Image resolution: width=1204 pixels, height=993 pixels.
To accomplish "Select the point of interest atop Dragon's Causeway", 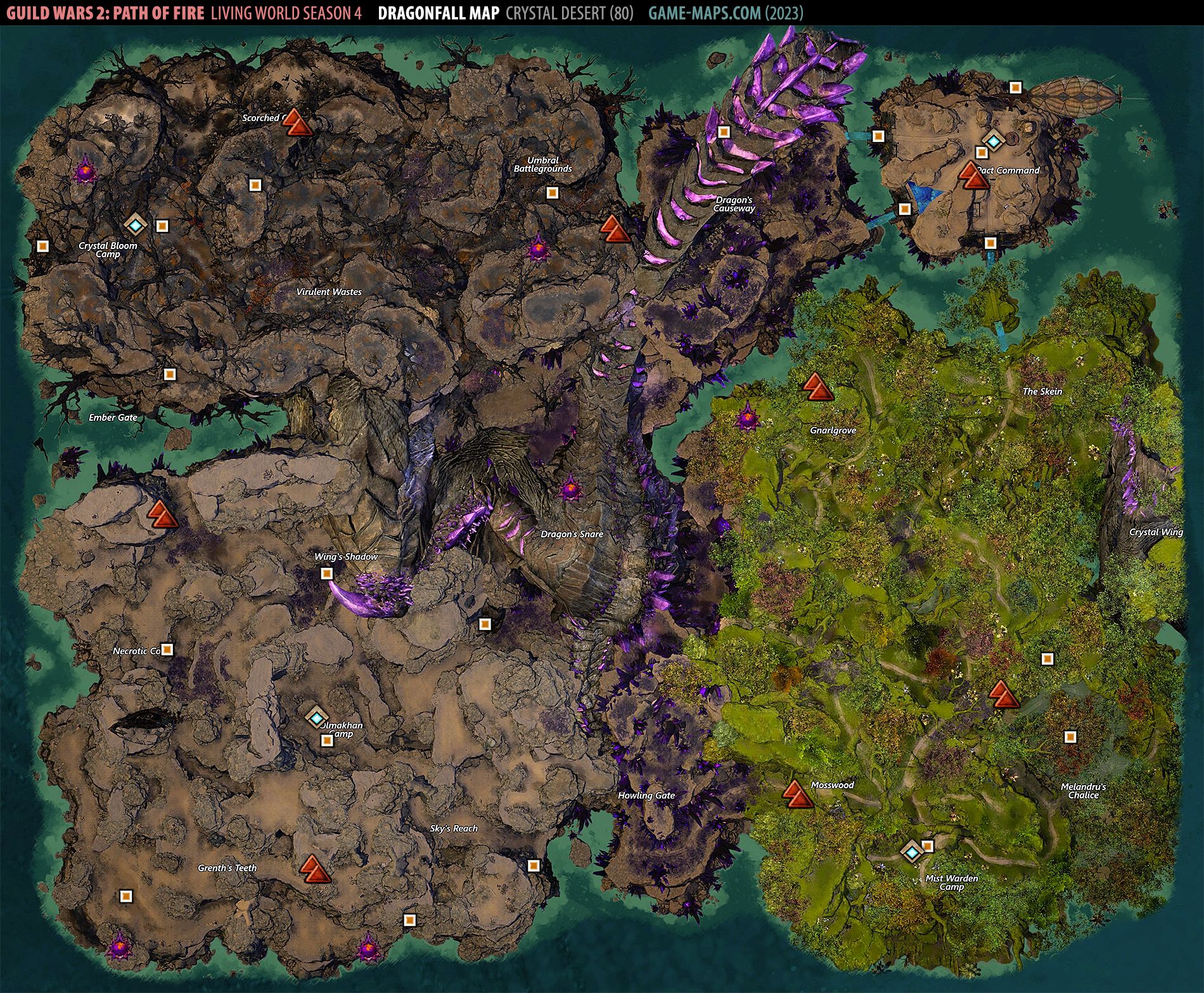I will click(x=724, y=132).
